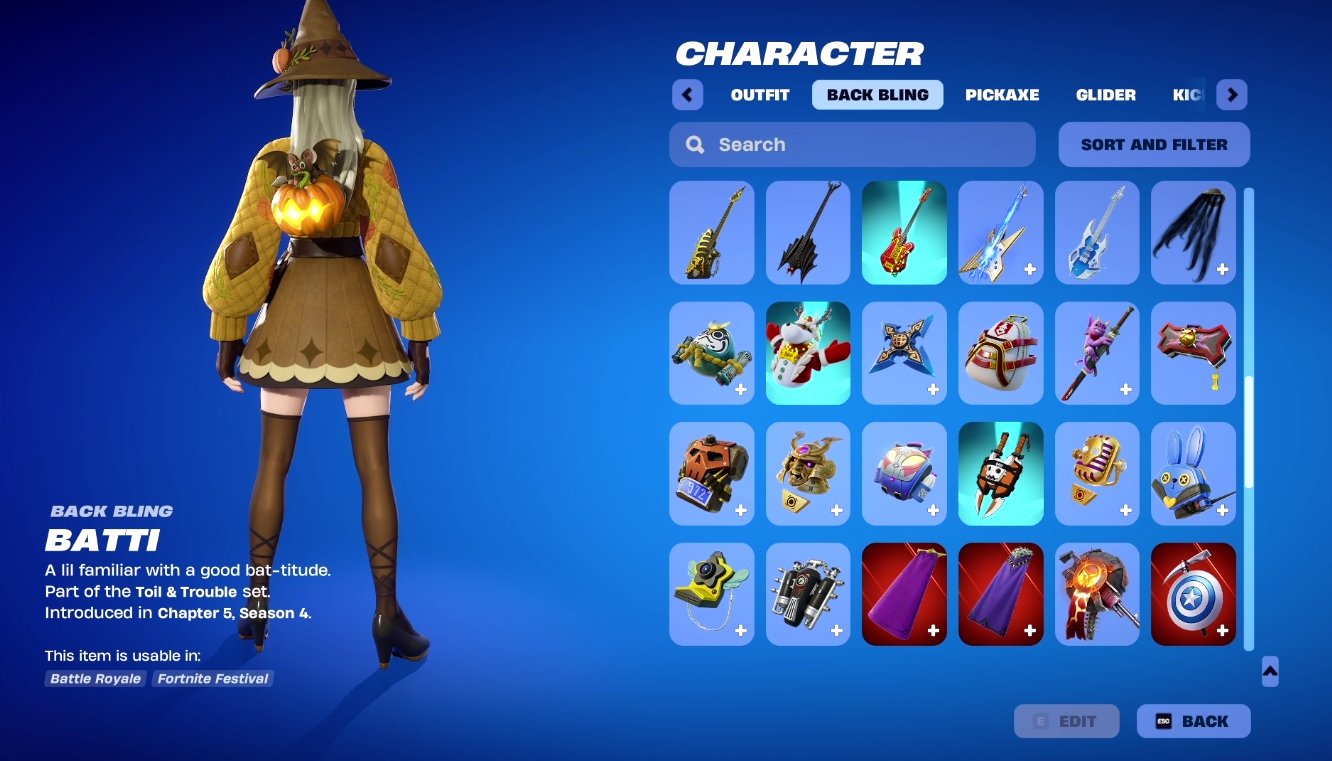Select the golden samurai mask back bling

pos(808,472)
